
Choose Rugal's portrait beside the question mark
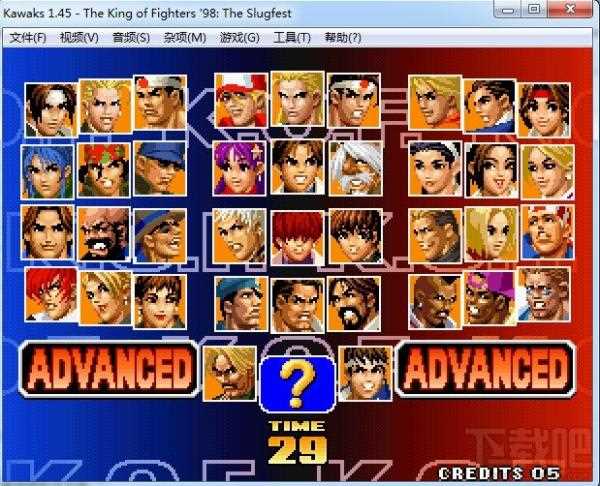[x=229, y=372]
